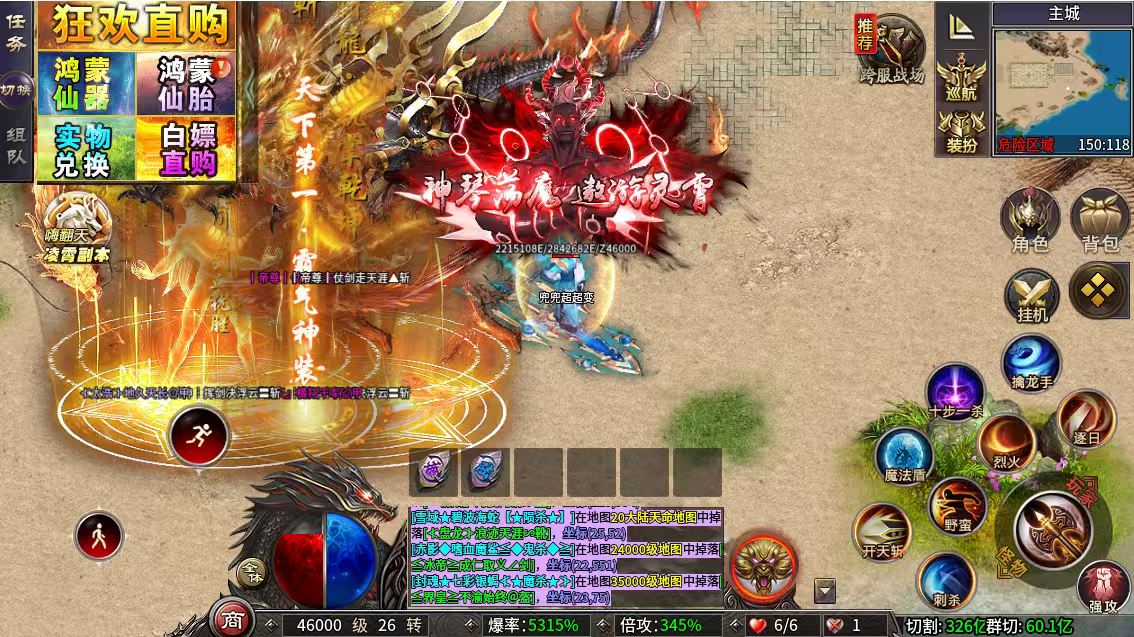This screenshot has height=637, width=1134.
Task: Open the 白嫖直购 purchase button
Action: pos(185,150)
